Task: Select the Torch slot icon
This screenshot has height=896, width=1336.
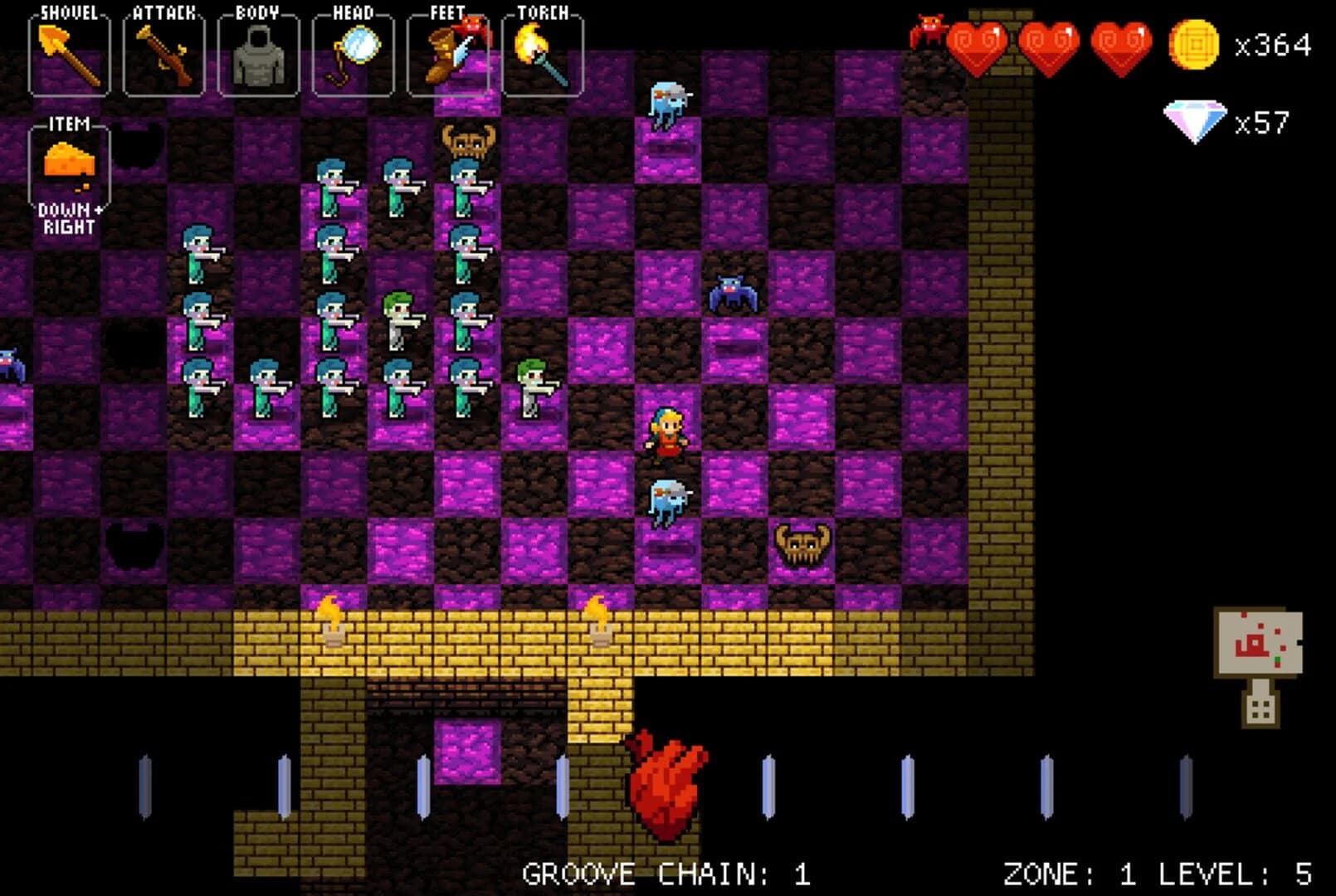Action: [x=541, y=51]
